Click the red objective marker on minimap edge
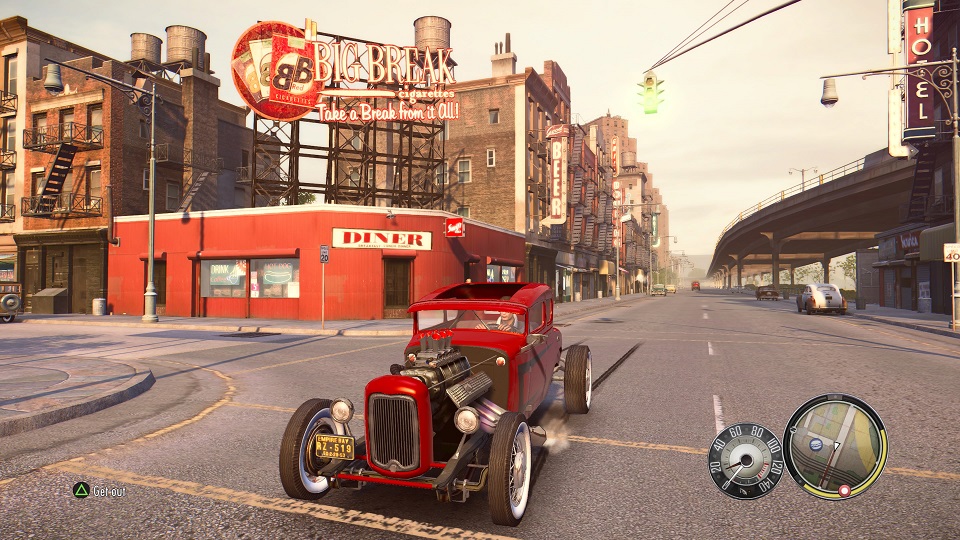 pyautogui.click(x=844, y=490)
